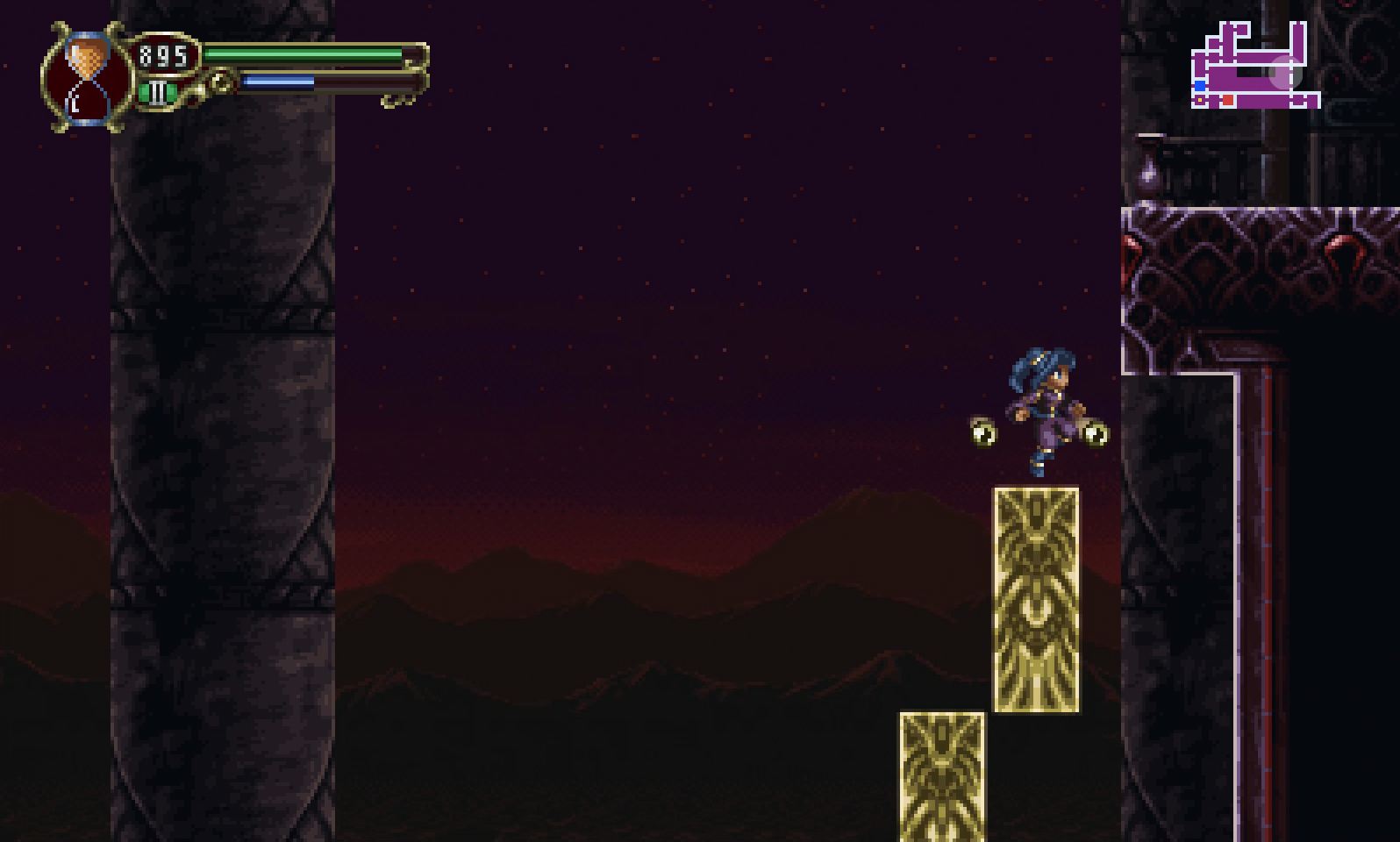
Task: Click the orange save room on the minimap
Action: tap(1227, 99)
